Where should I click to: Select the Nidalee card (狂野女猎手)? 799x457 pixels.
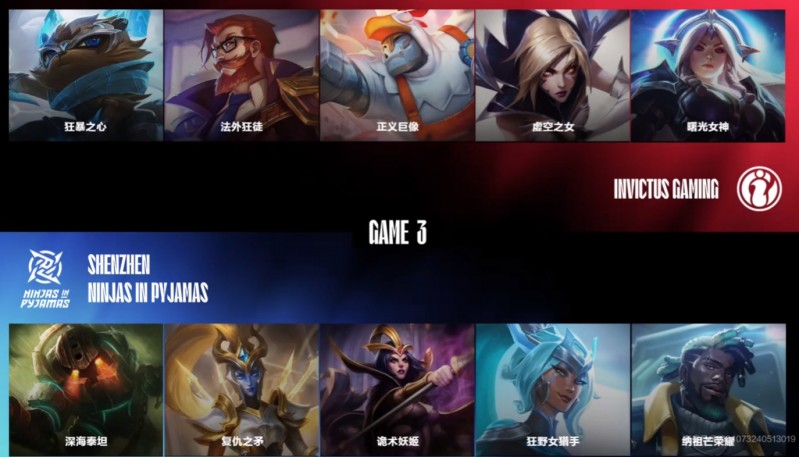pos(552,390)
